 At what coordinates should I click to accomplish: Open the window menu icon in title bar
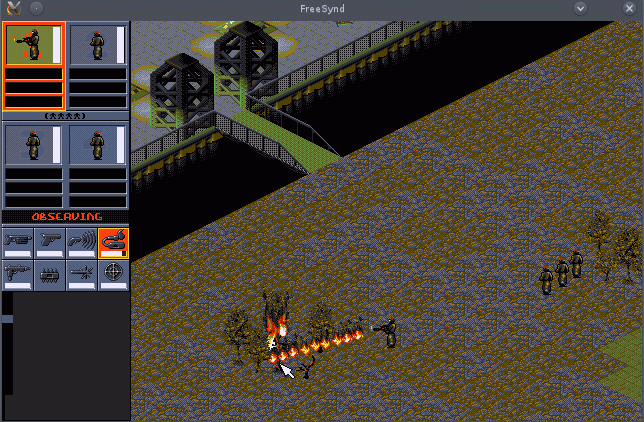pyautogui.click(x=13, y=8)
